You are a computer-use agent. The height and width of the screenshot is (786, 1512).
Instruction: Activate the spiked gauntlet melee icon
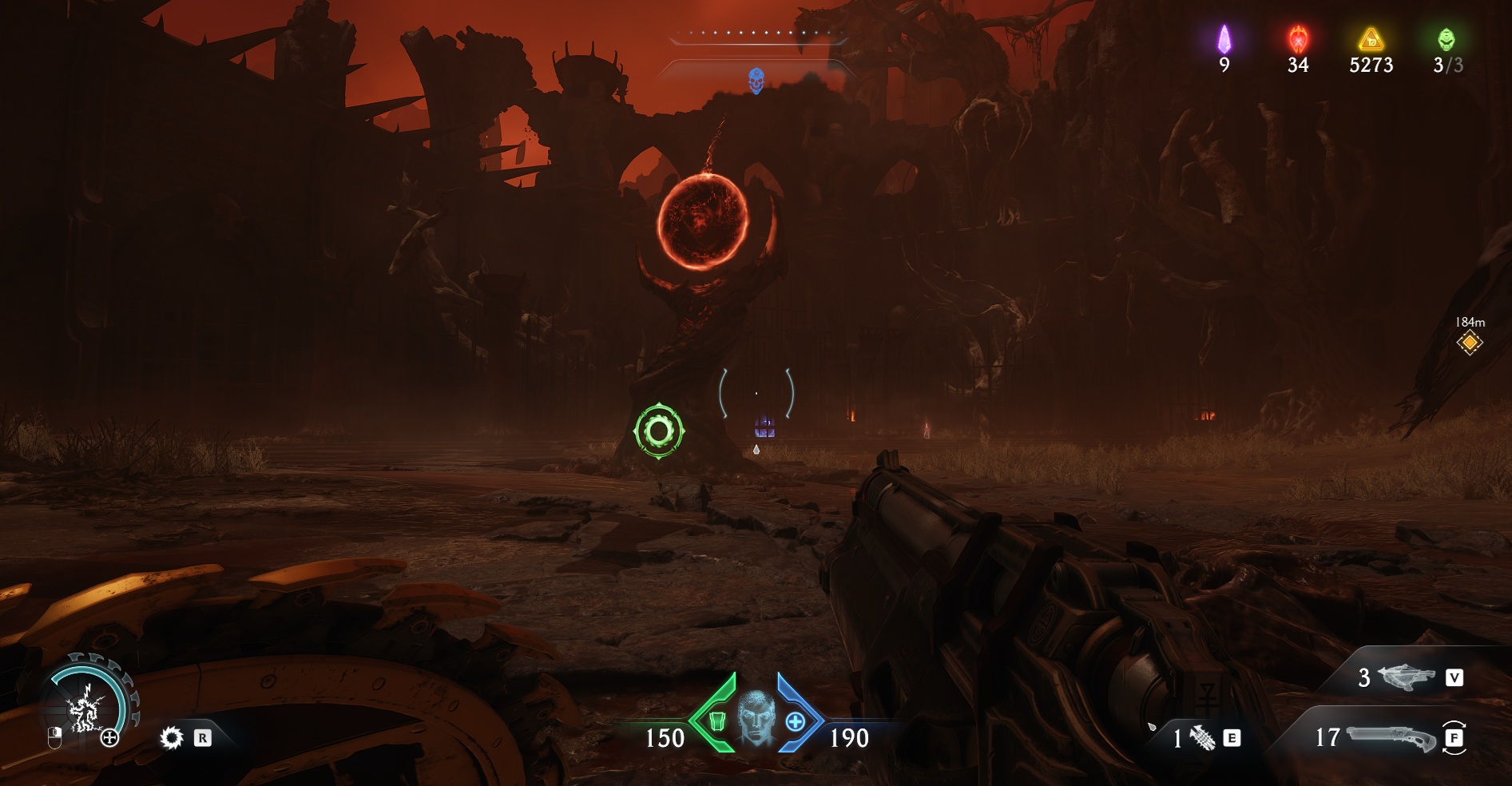coord(1202,738)
